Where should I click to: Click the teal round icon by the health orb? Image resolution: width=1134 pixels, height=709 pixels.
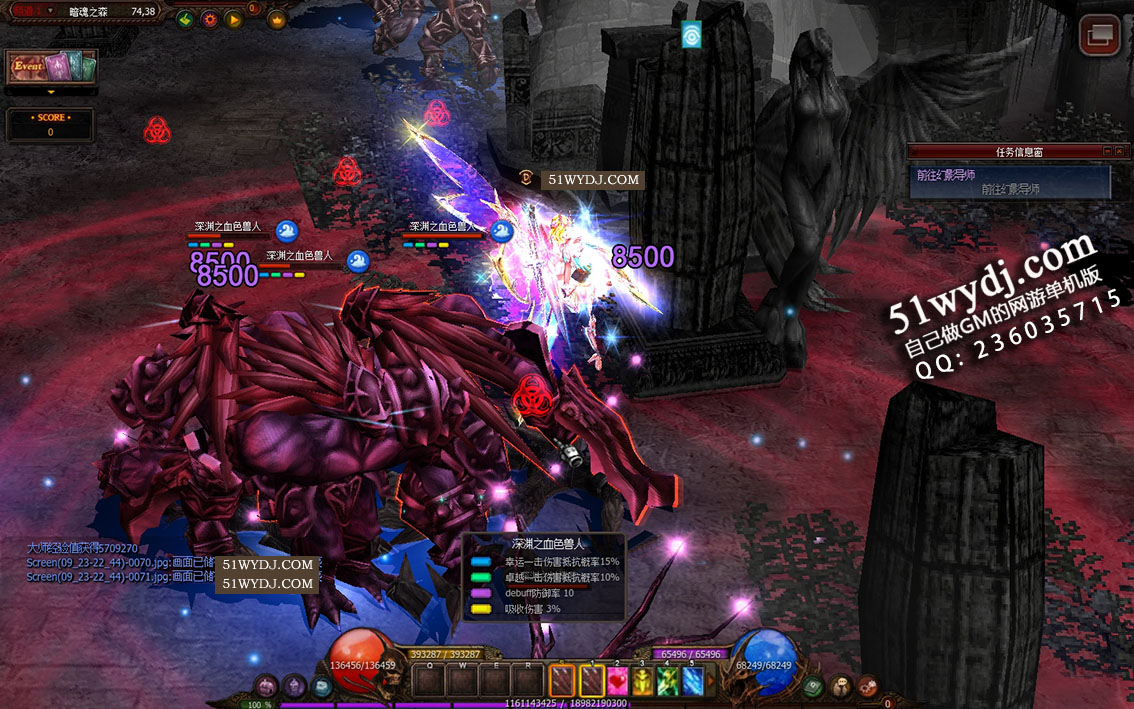pyautogui.click(x=320, y=686)
